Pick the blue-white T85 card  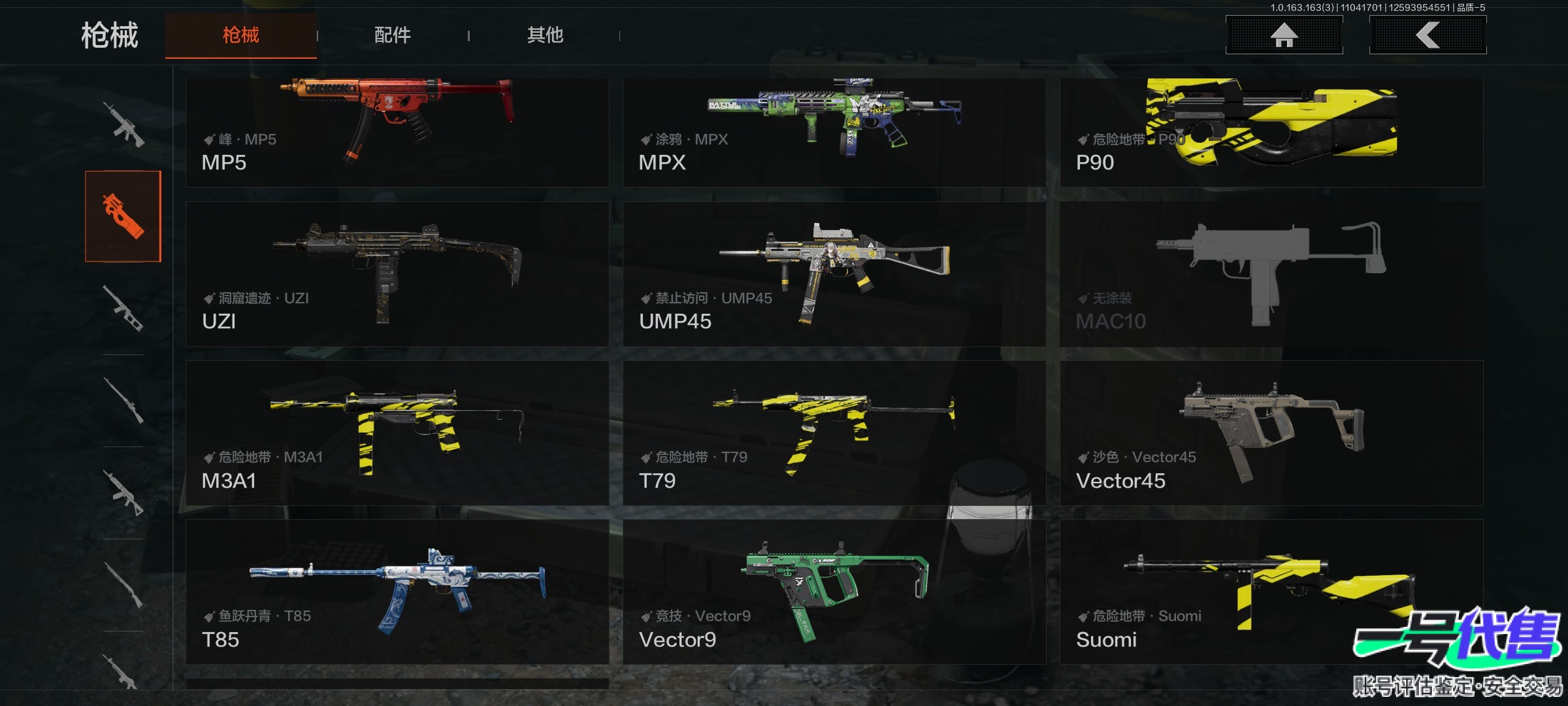click(x=397, y=592)
